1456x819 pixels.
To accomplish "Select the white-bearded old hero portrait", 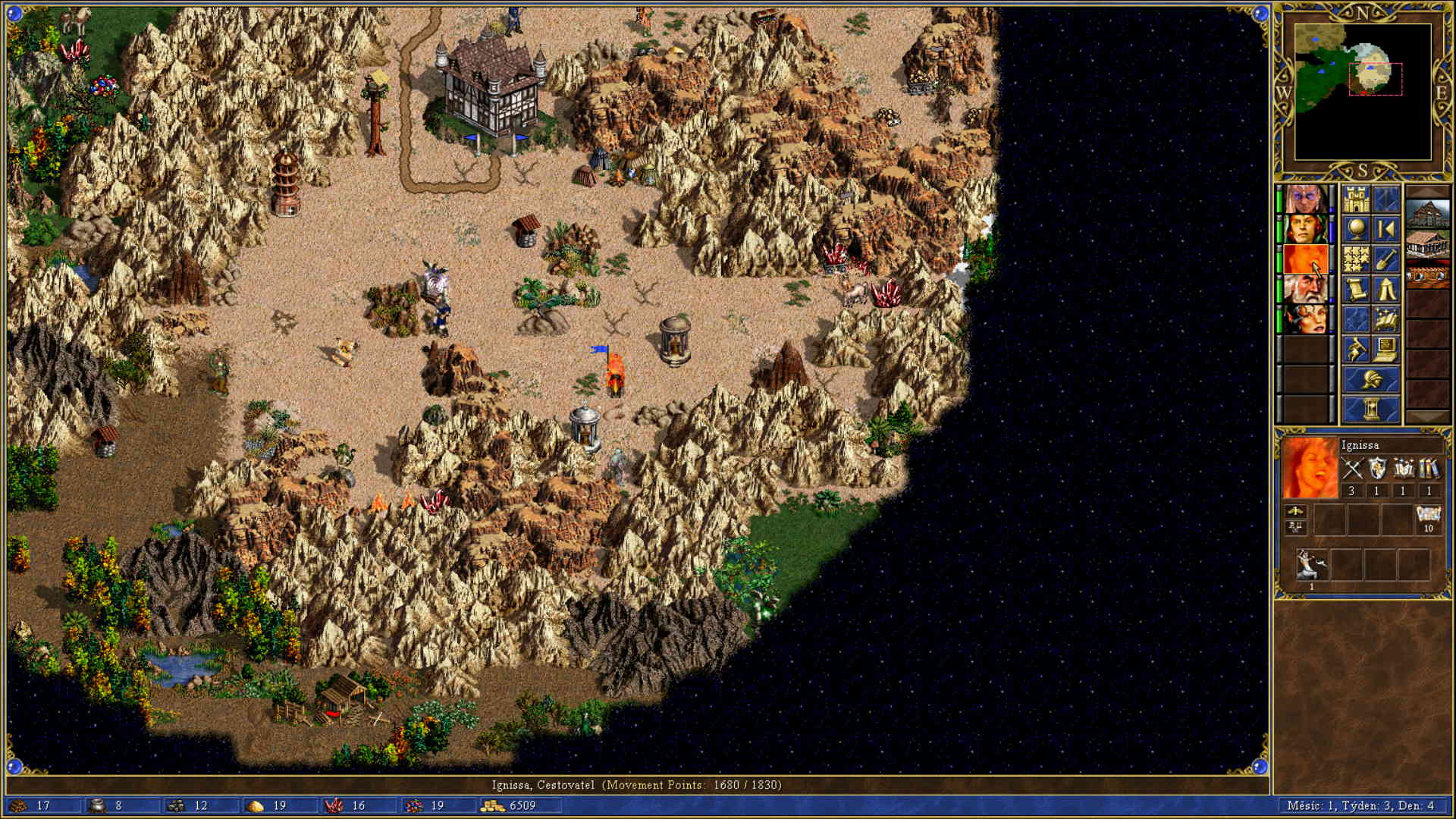I will tap(1305, 289).
